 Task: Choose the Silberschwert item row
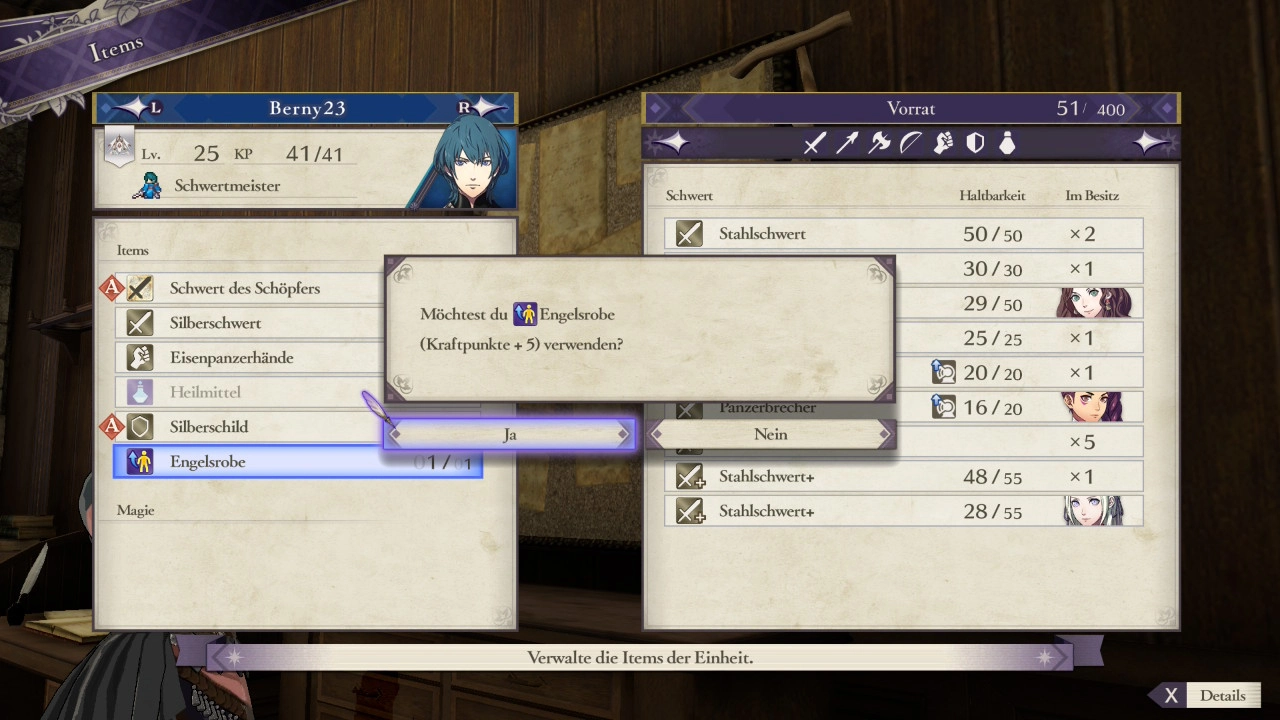click(x=215, y=323)
